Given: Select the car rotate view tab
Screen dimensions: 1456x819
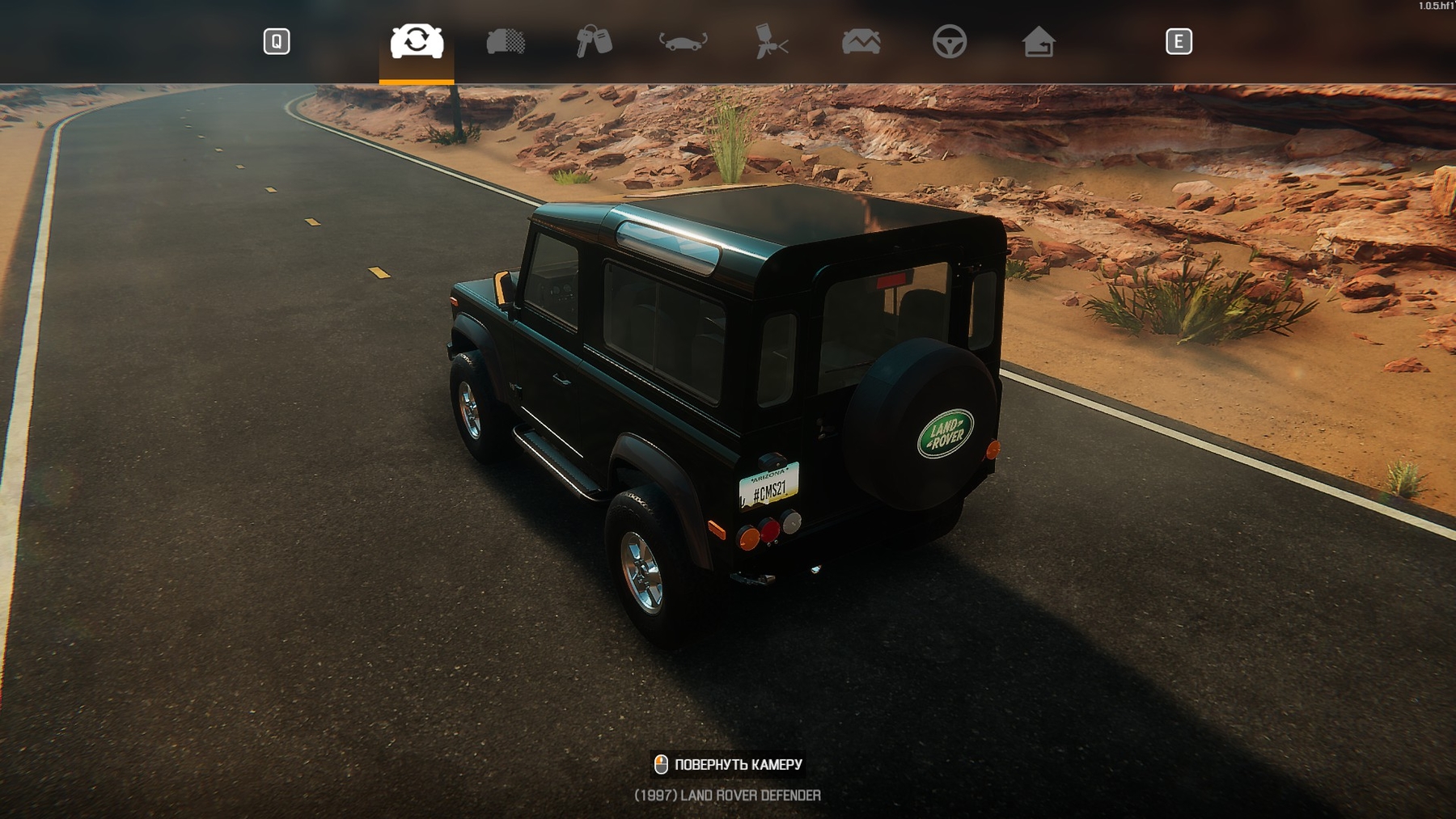Looking at the screenshot, I should [x=417, y=41].
